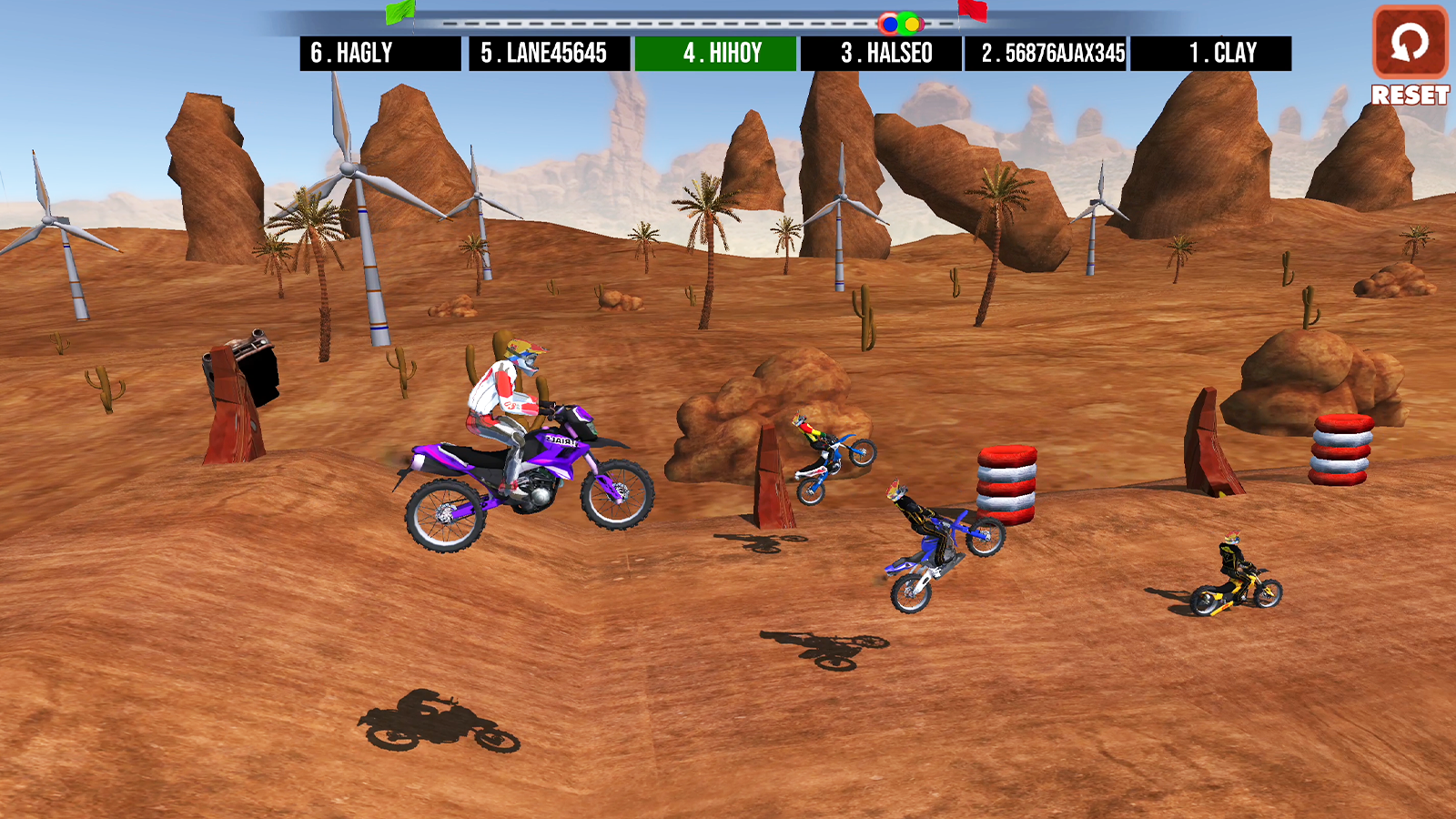Select the highlighted HIHOY racer entry

click(715, 54)
